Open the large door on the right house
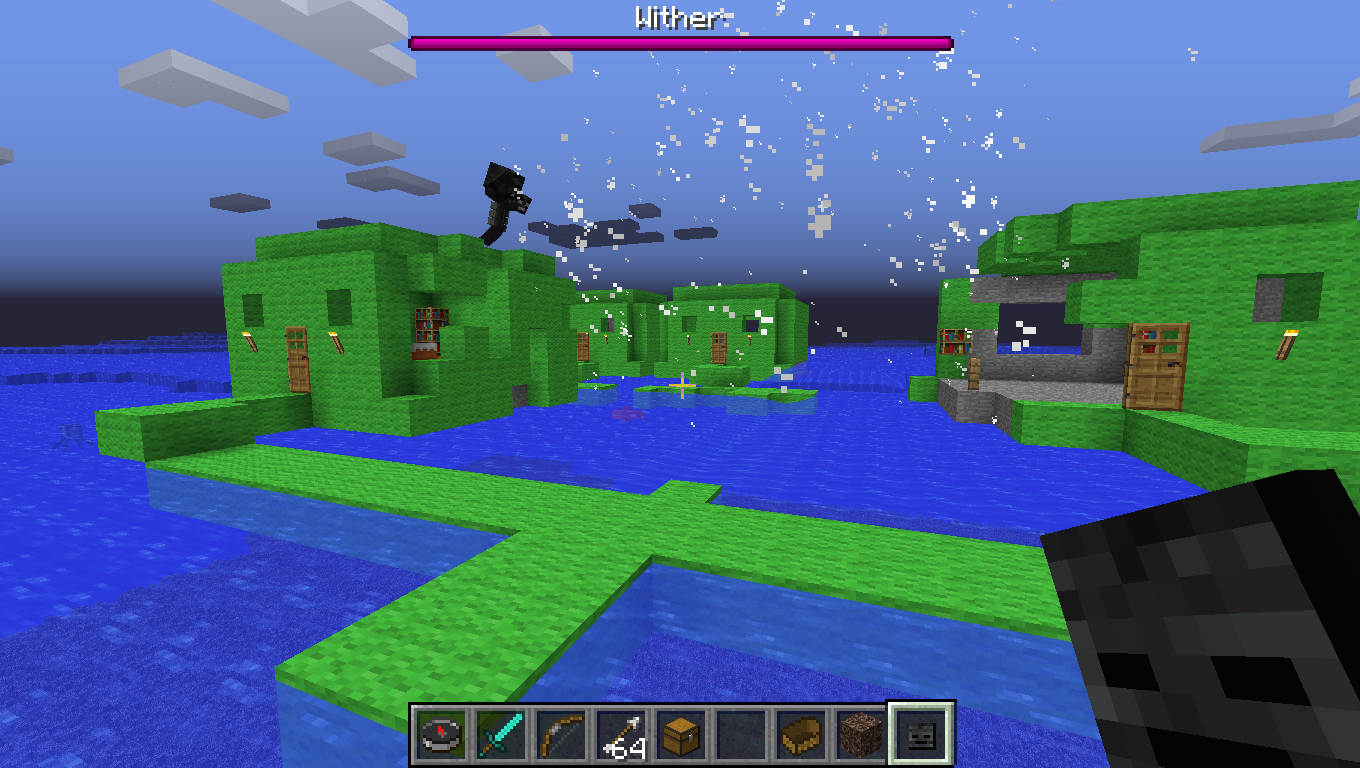 pos(1156,369)
